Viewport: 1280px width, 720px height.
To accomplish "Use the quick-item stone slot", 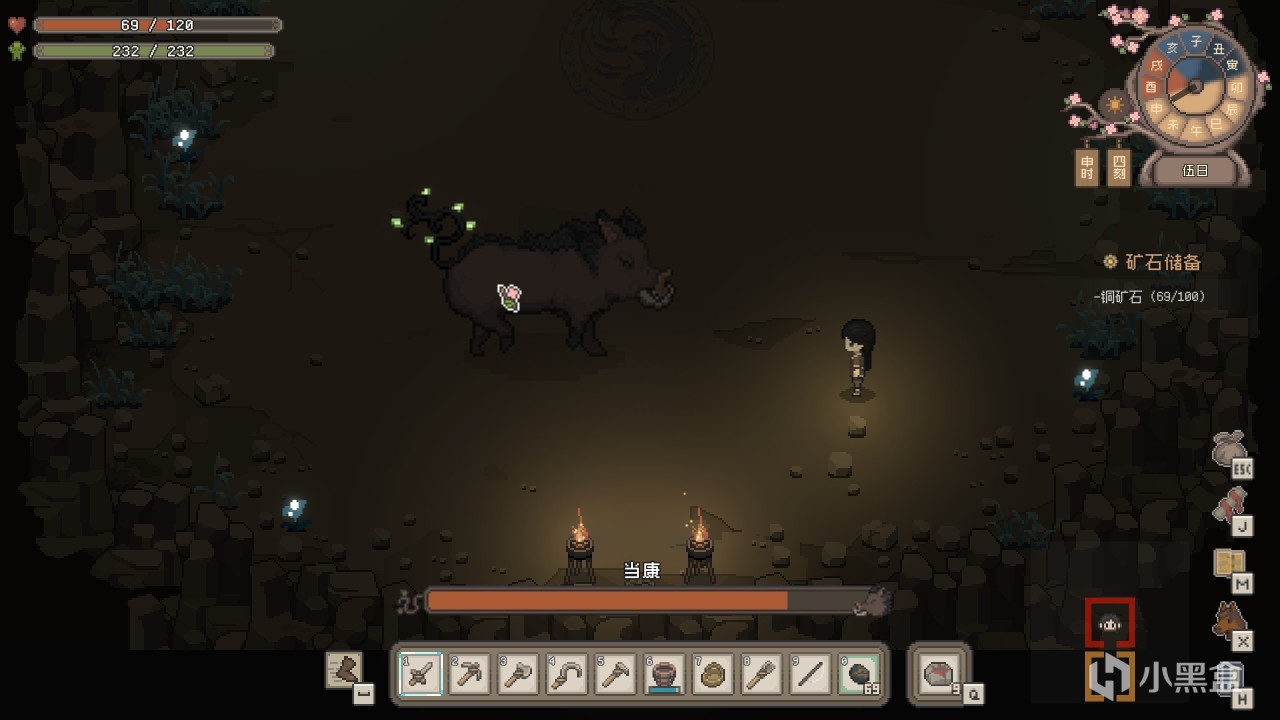I will pyautogui.click(x=938, y=675).
